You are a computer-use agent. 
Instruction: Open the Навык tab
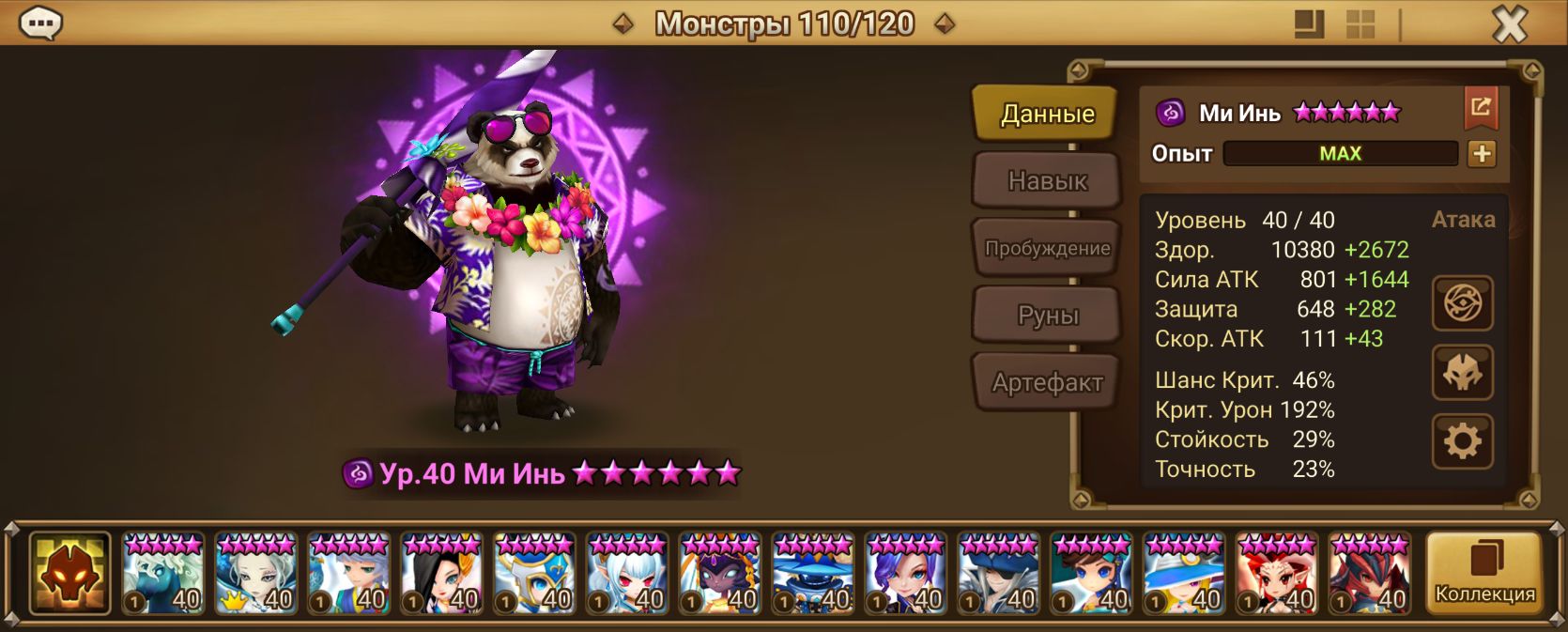coord(1046,180)
